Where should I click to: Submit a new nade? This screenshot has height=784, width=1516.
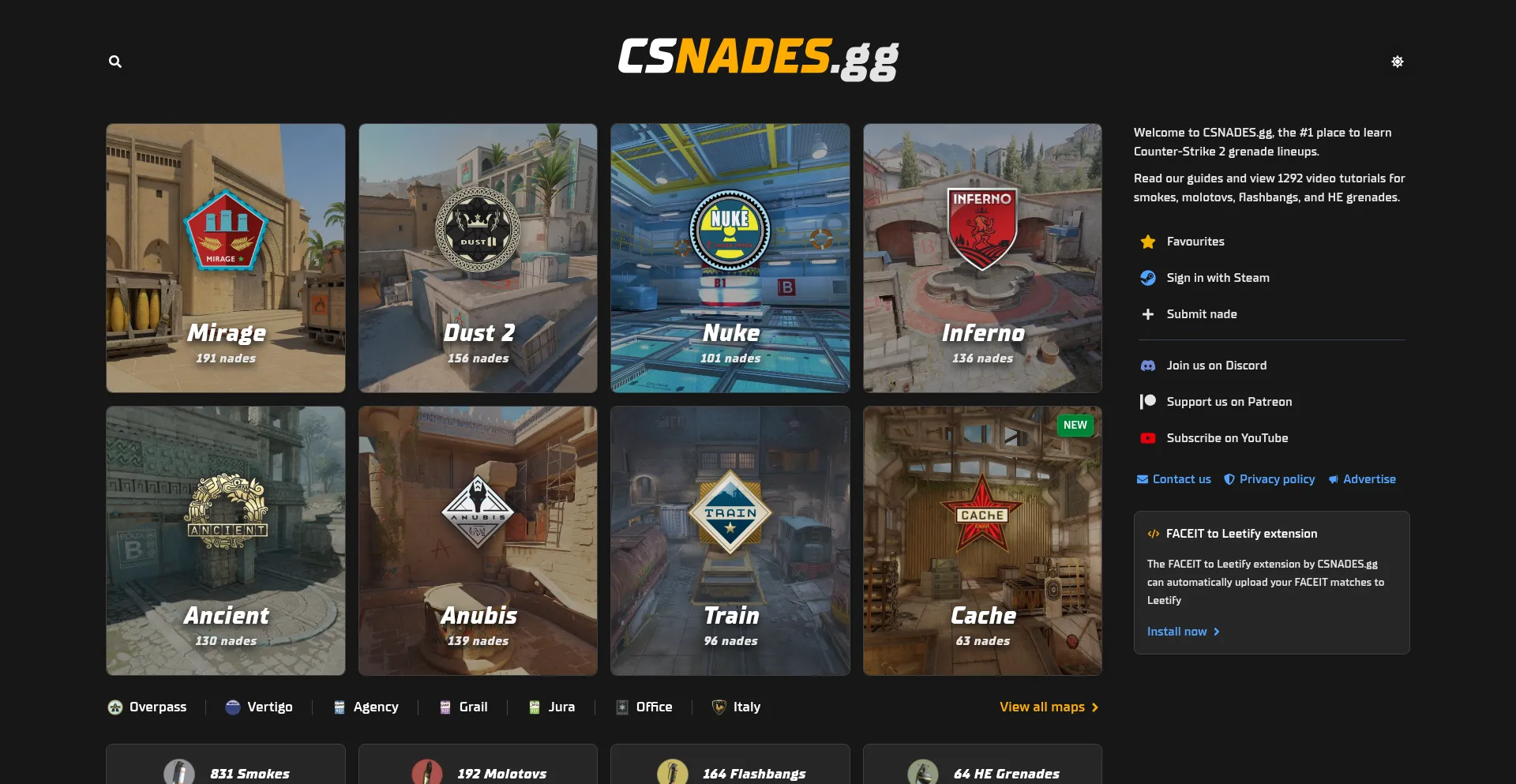[x=1201, y=314]
